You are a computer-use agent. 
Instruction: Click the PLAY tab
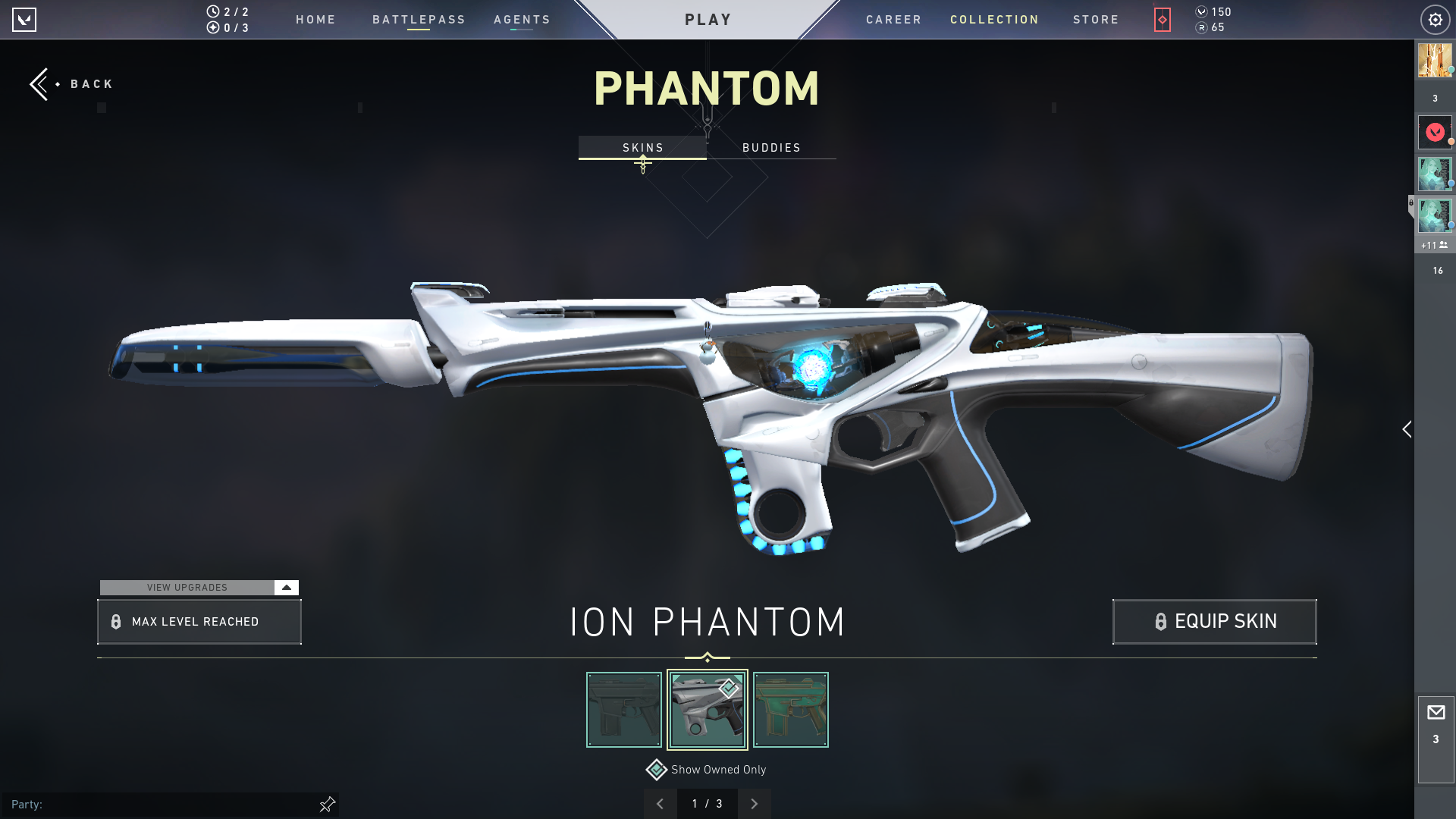(708, 20)
